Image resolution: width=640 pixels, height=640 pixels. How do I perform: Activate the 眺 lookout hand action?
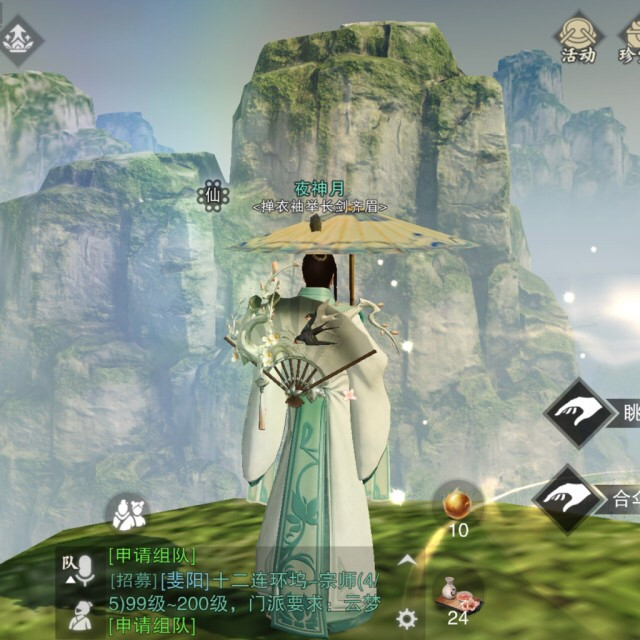(x=579, y=412)
